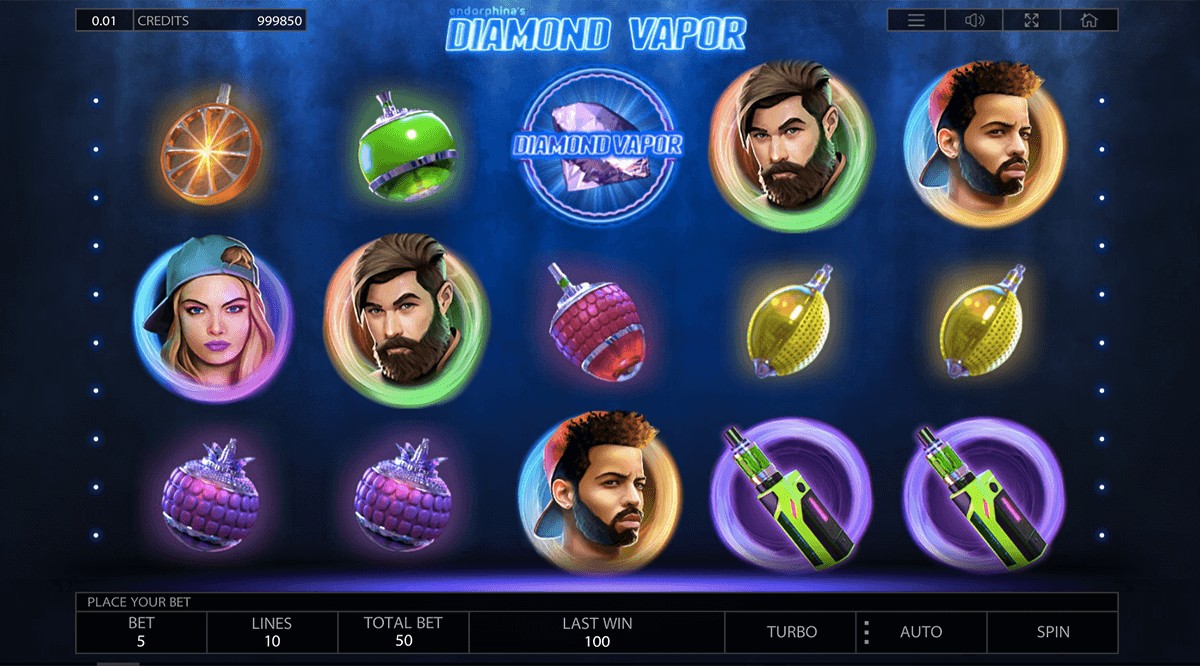The width and height of the screenshot is (1200, 666).
Task: Switch to fullscreen mode
Action: [1031, 20]
